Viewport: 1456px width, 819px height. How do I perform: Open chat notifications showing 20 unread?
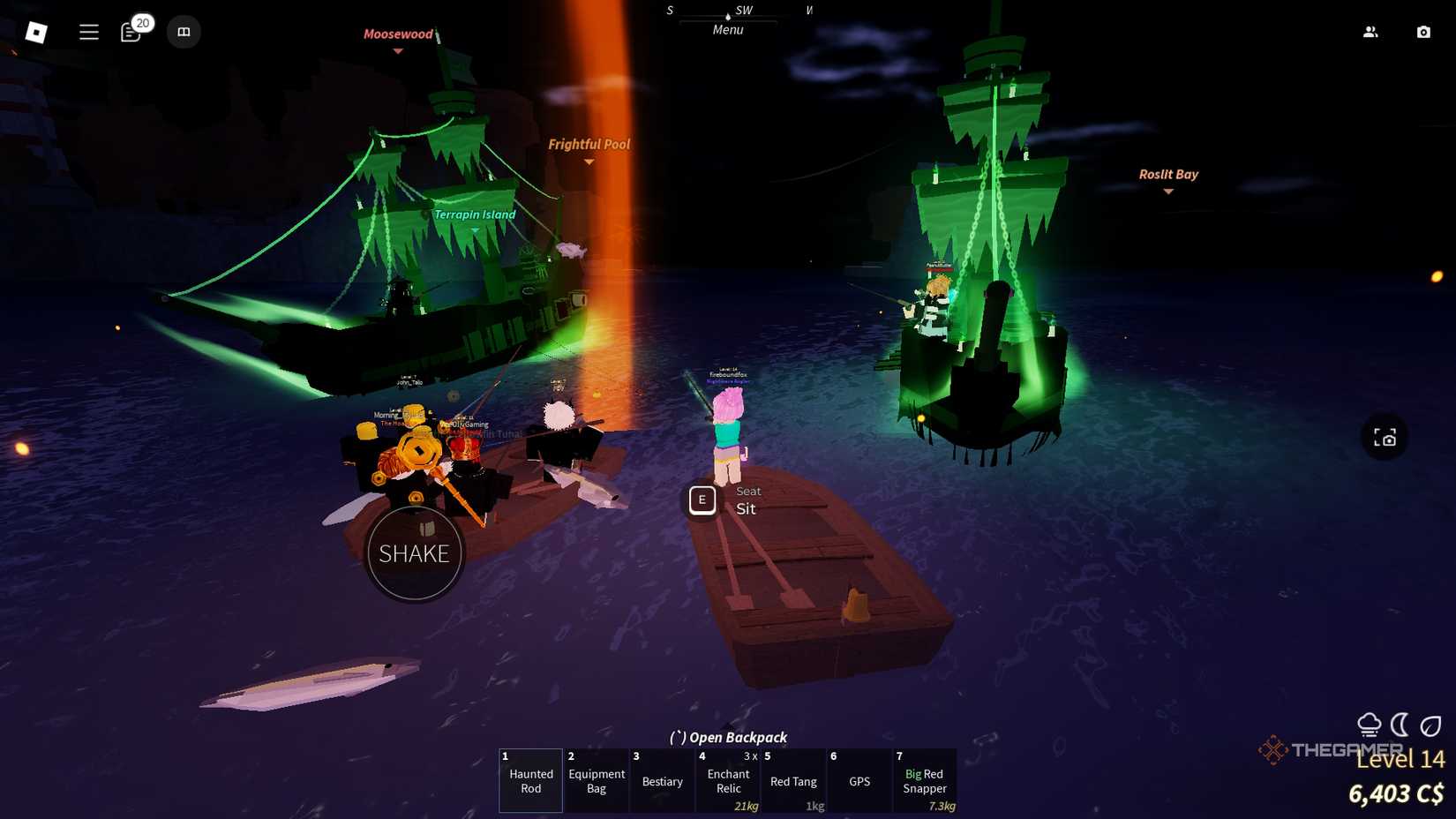pos(131,32)
